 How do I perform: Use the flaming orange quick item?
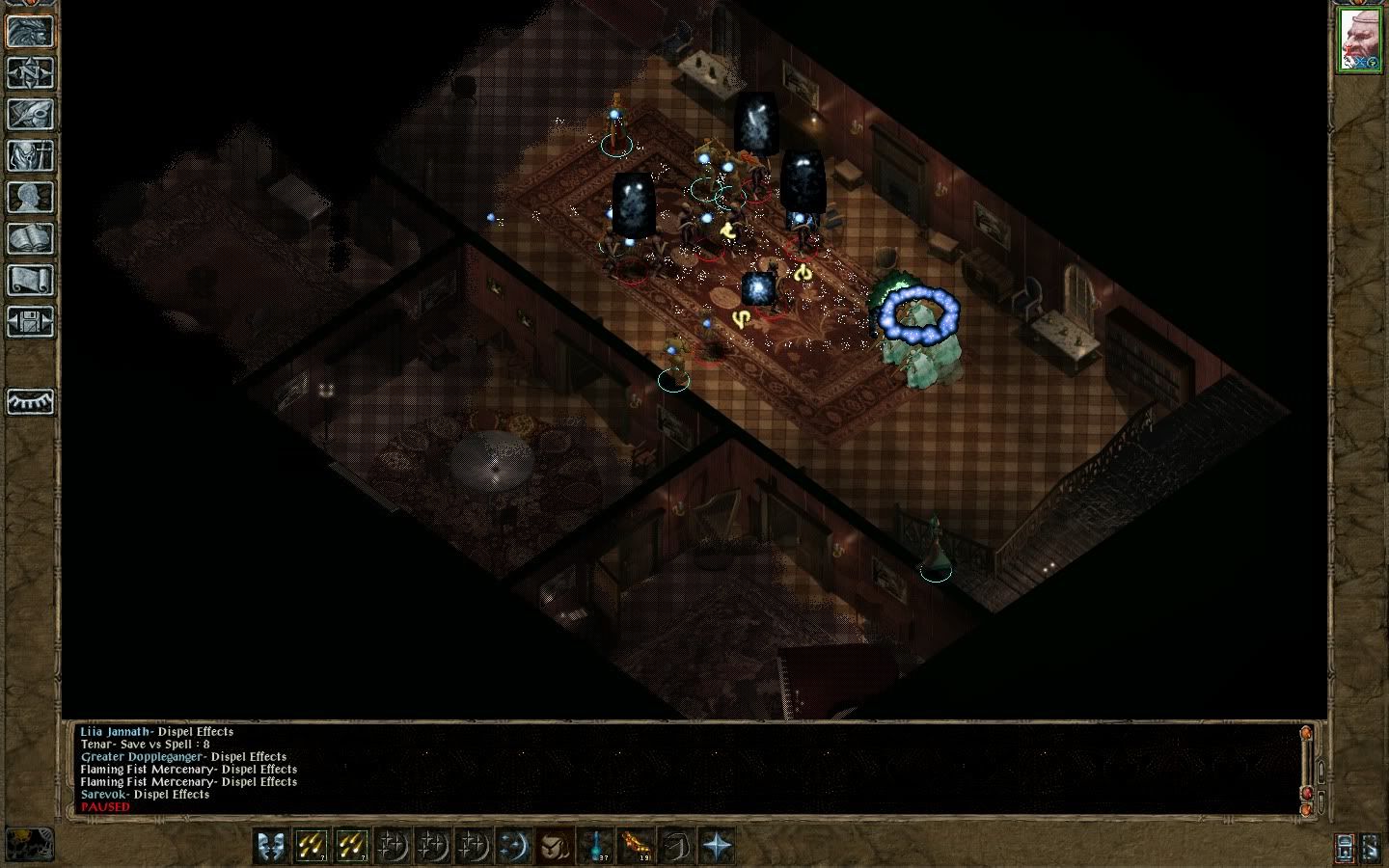pyautogui.click(x=636, y=846)
